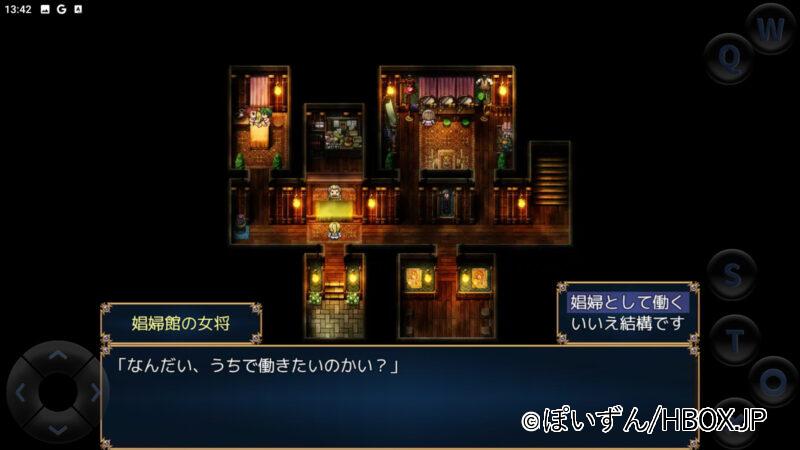Tap the d-pad left arrow

coord(22,392)
